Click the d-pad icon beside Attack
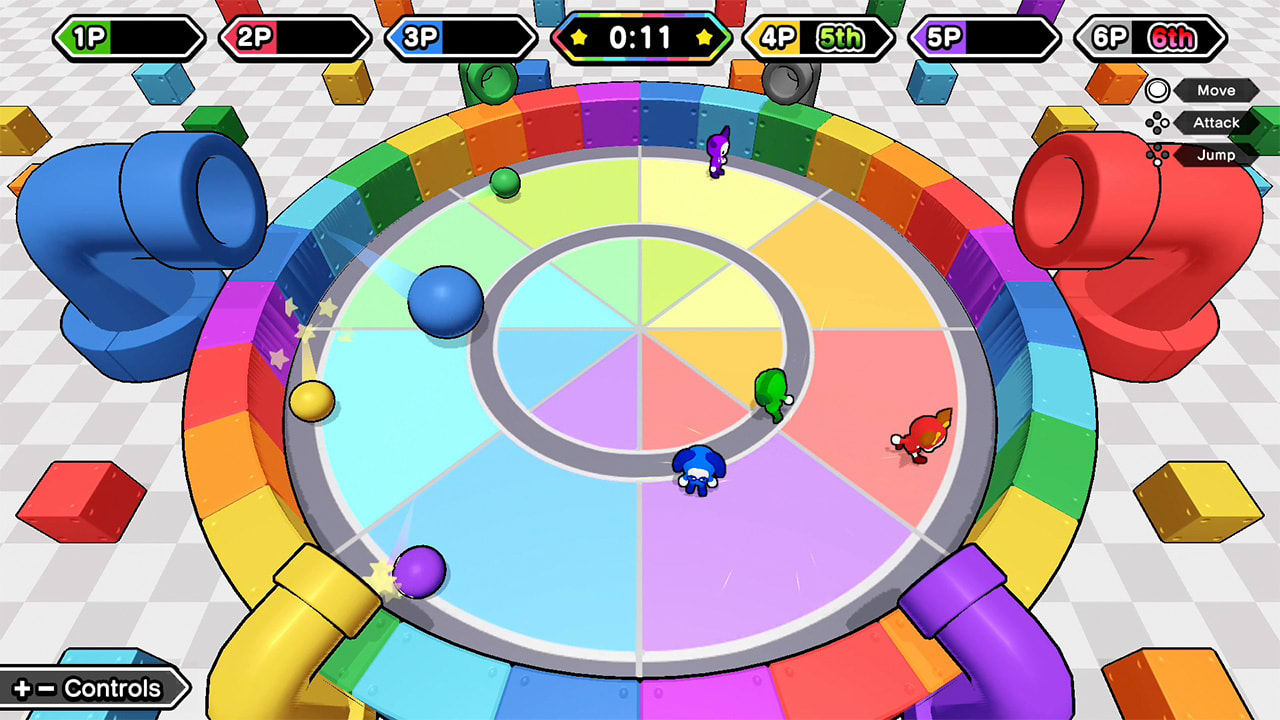The width and height of the screenshot is (1280, 720). 1157,123
